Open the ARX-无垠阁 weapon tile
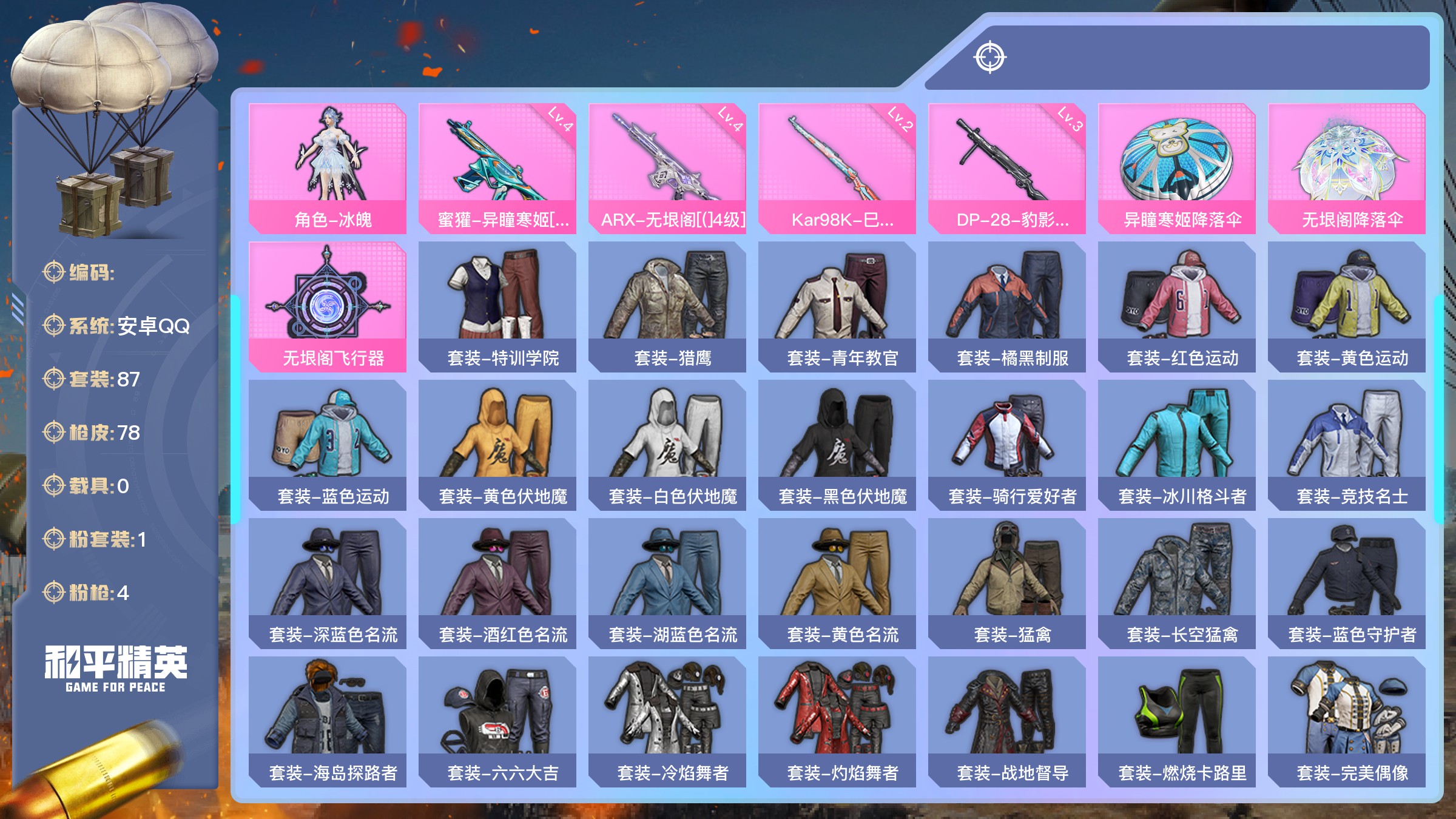The image size is (1456, 819). tap(667, 168)
